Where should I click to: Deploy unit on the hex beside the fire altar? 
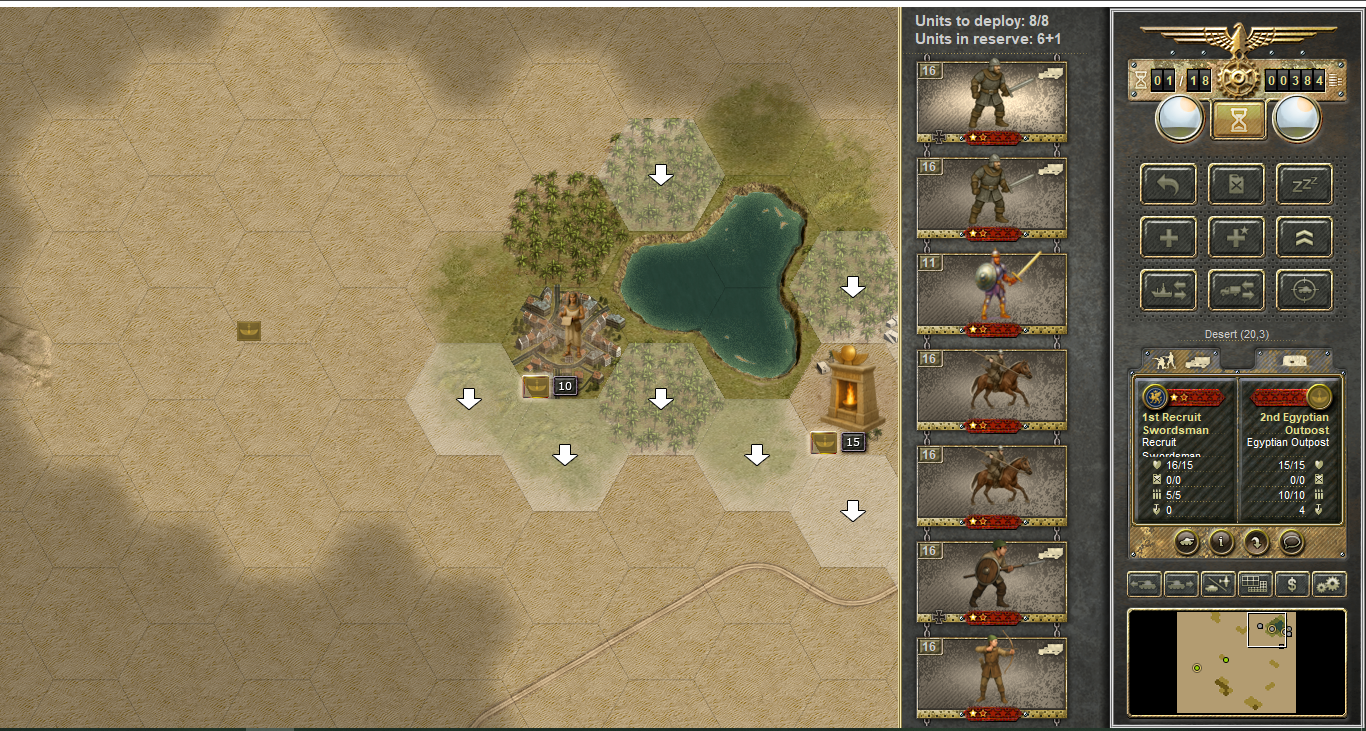[x=852, y=512]
